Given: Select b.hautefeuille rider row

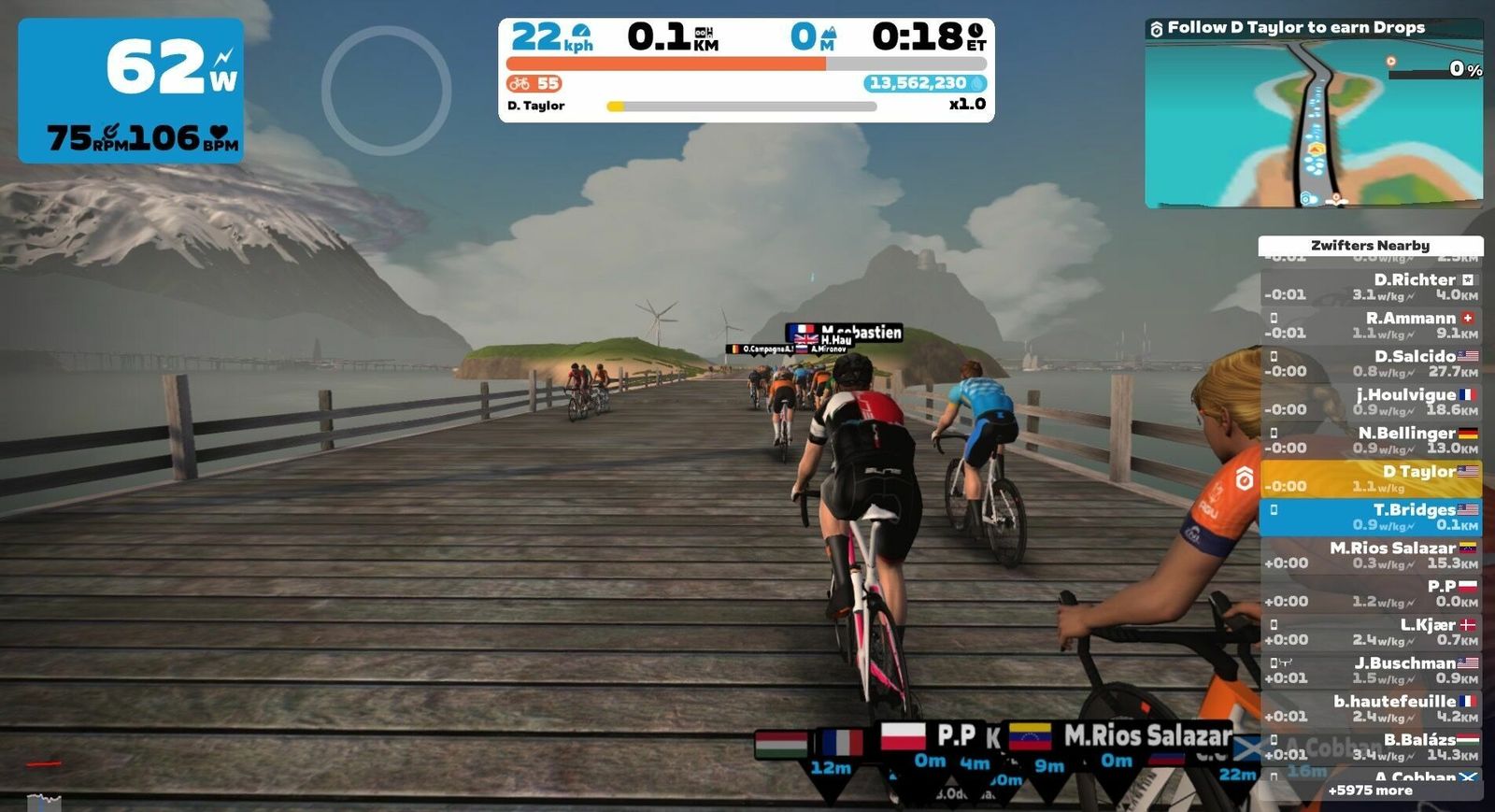Looking at the screenshot, I should tap(1370, 708).
